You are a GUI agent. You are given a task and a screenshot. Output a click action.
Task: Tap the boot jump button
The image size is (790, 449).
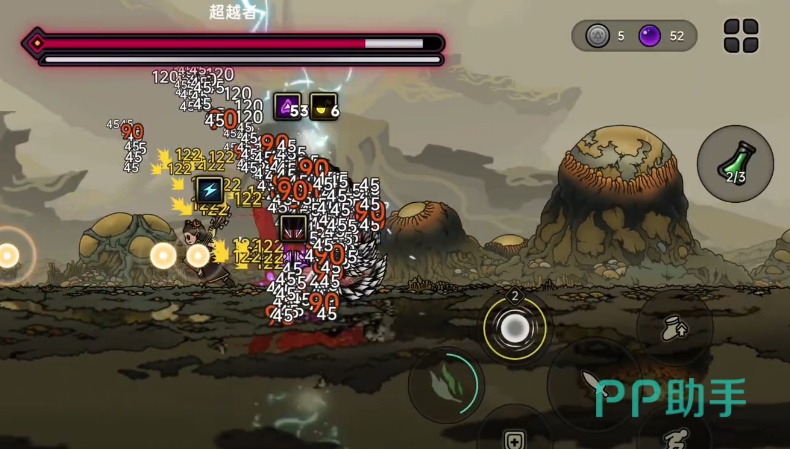[675, 327]
